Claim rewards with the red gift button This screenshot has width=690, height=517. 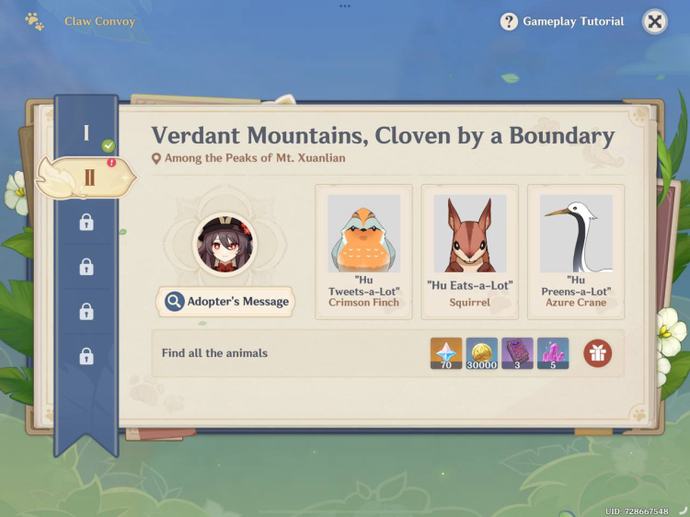pos(598,353)
